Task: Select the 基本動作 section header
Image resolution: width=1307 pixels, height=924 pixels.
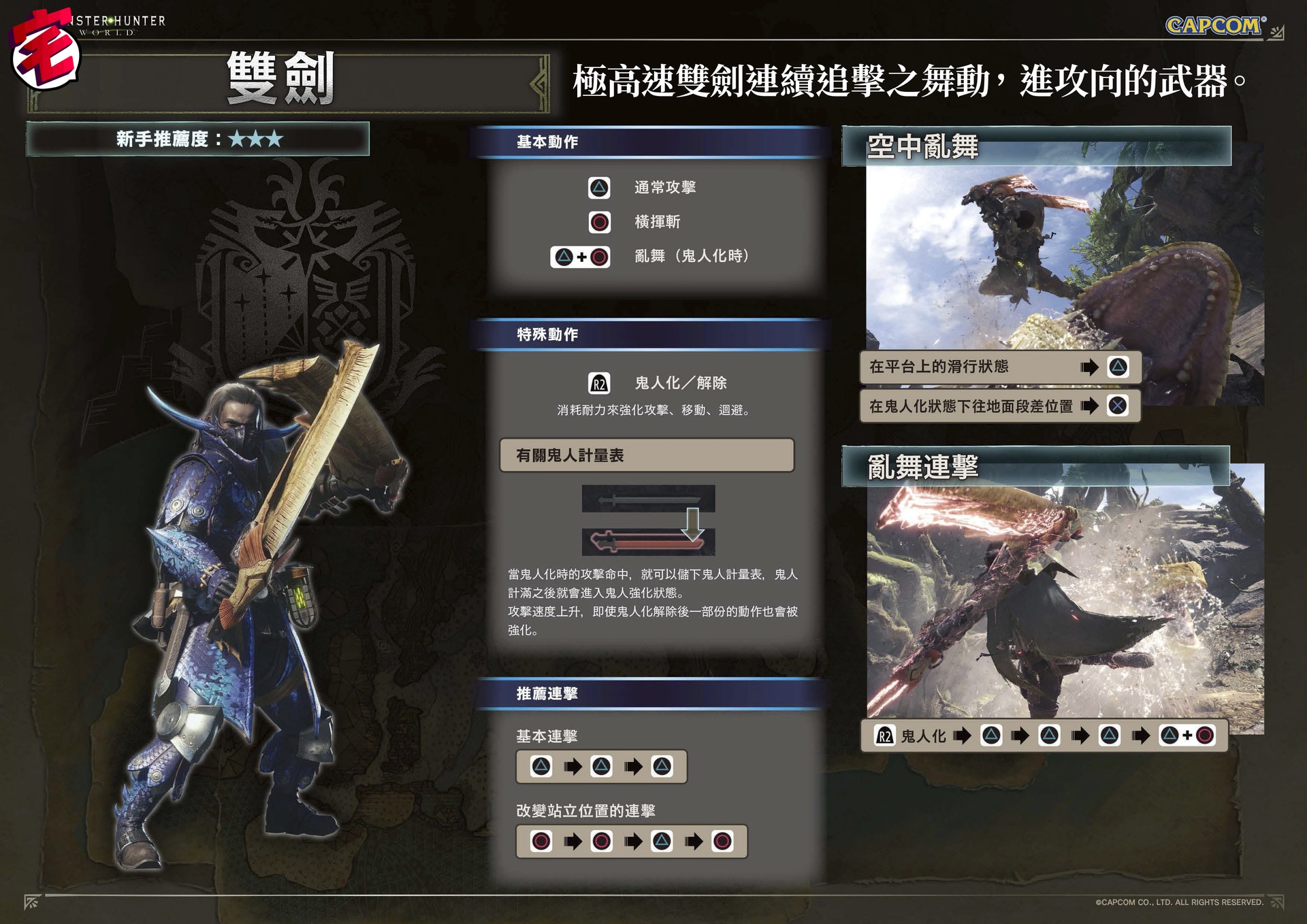Action: [x=547, y=142]
